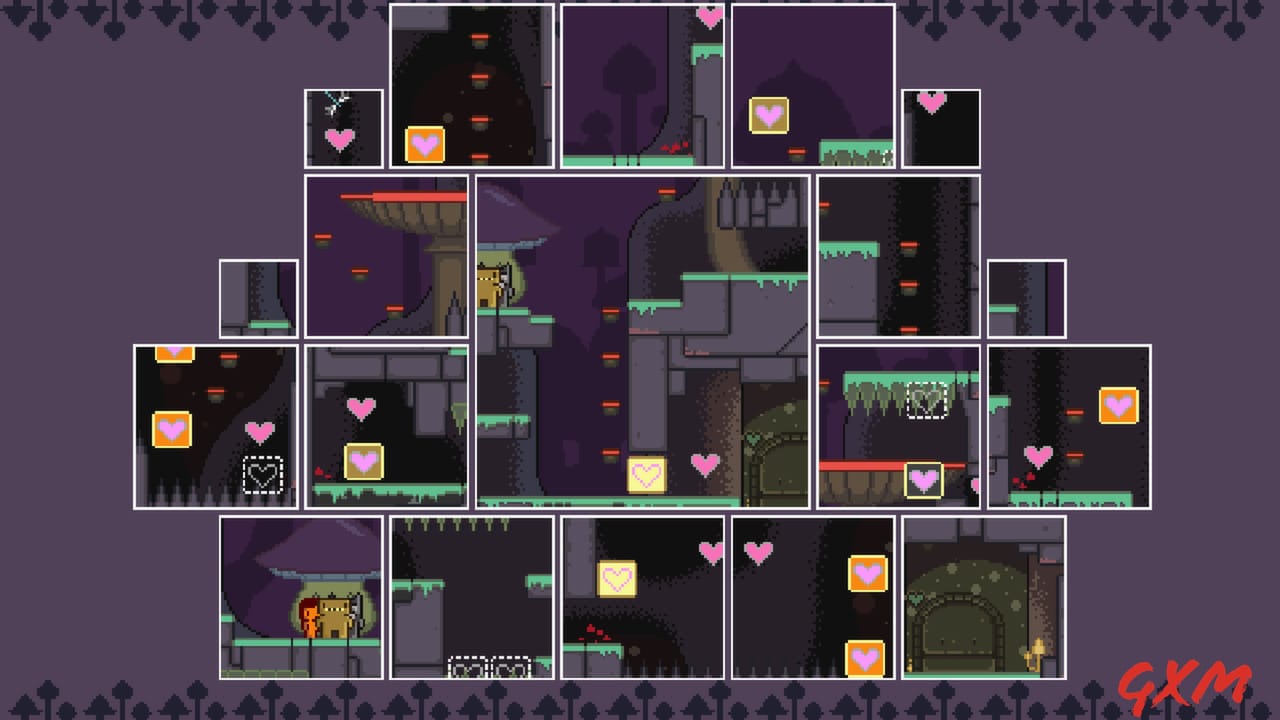This screenshot has width=1280, height=720.
Task: Click the upper orange heart box in the bottom-right dark room
Action: pos(865,573)
